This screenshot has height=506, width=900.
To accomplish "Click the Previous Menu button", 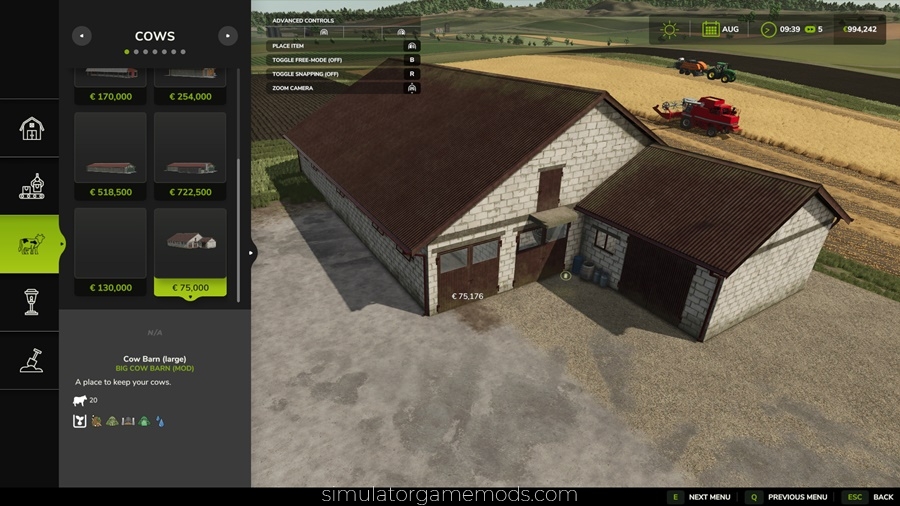I will pos(788,497).
